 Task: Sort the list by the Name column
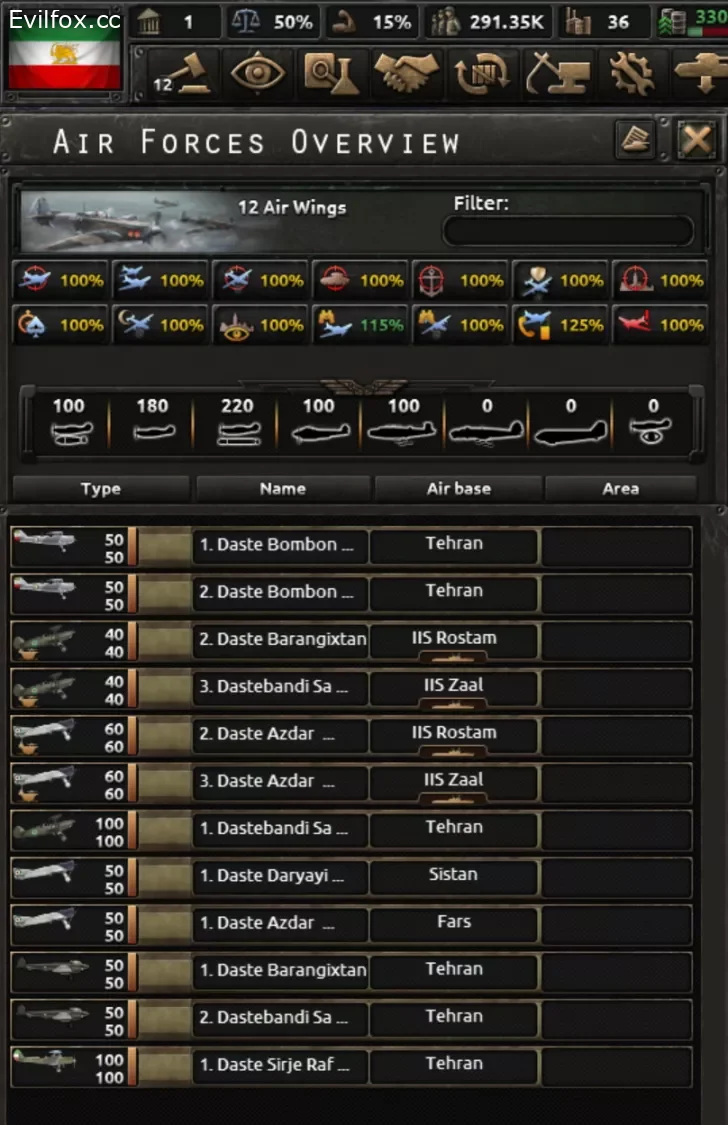[282, 488]
